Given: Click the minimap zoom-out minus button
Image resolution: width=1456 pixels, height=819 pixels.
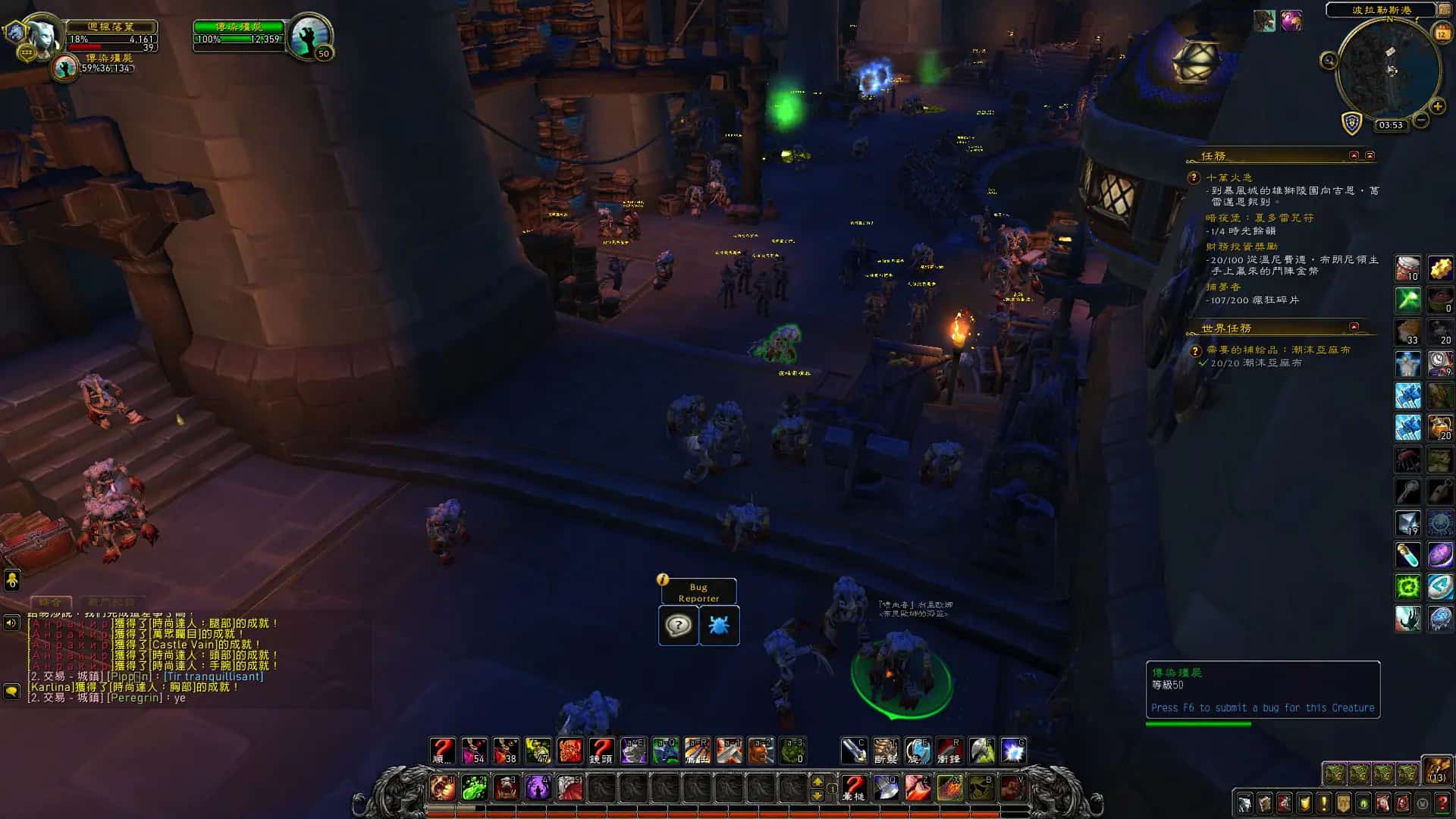Looking at the screenshot, I should coord(1421,120).
